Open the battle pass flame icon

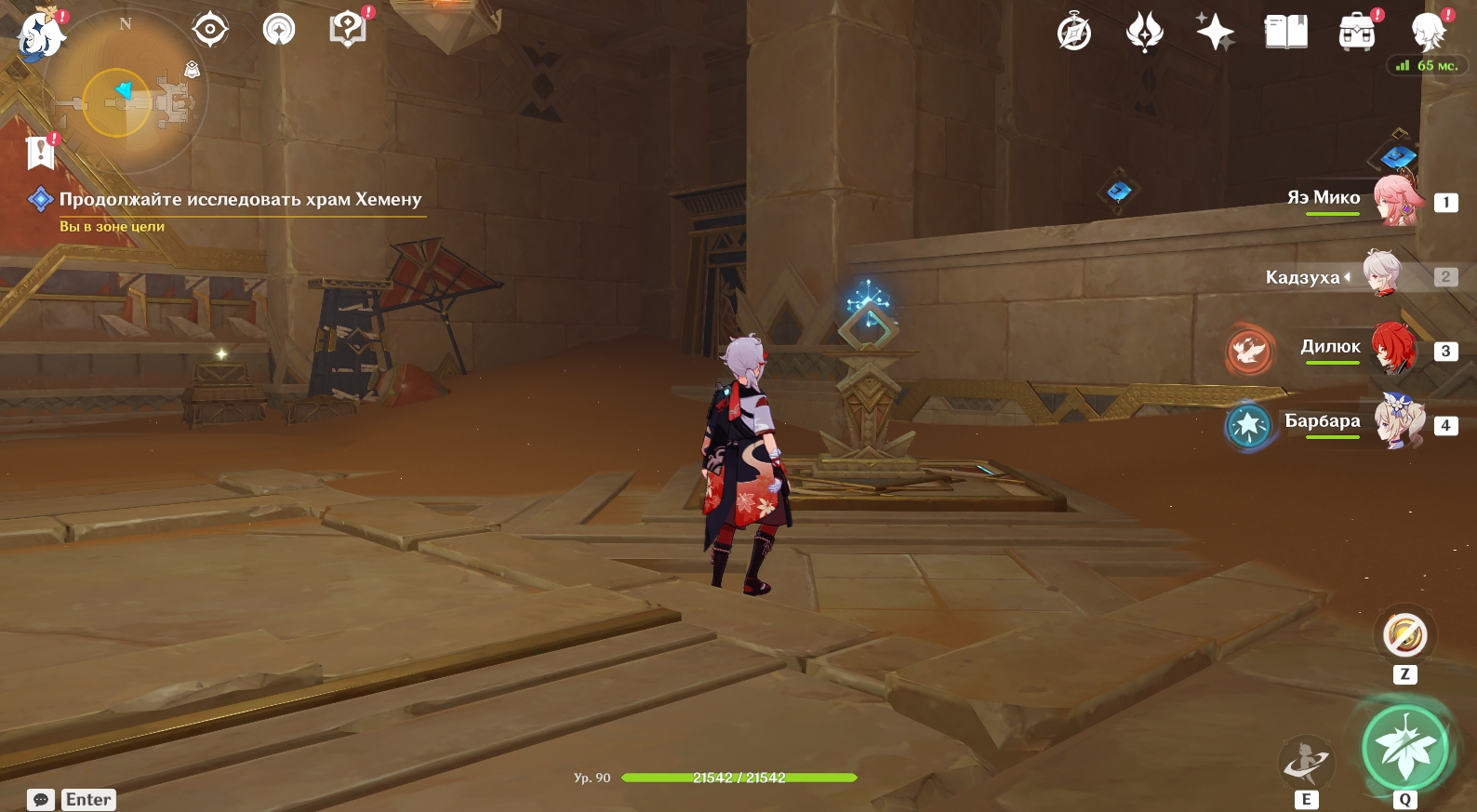[1144, 33]
